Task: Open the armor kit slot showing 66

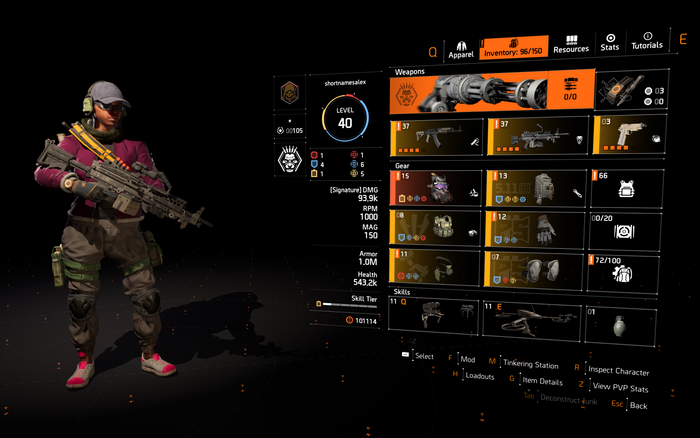Action: [x=626, y=187]
